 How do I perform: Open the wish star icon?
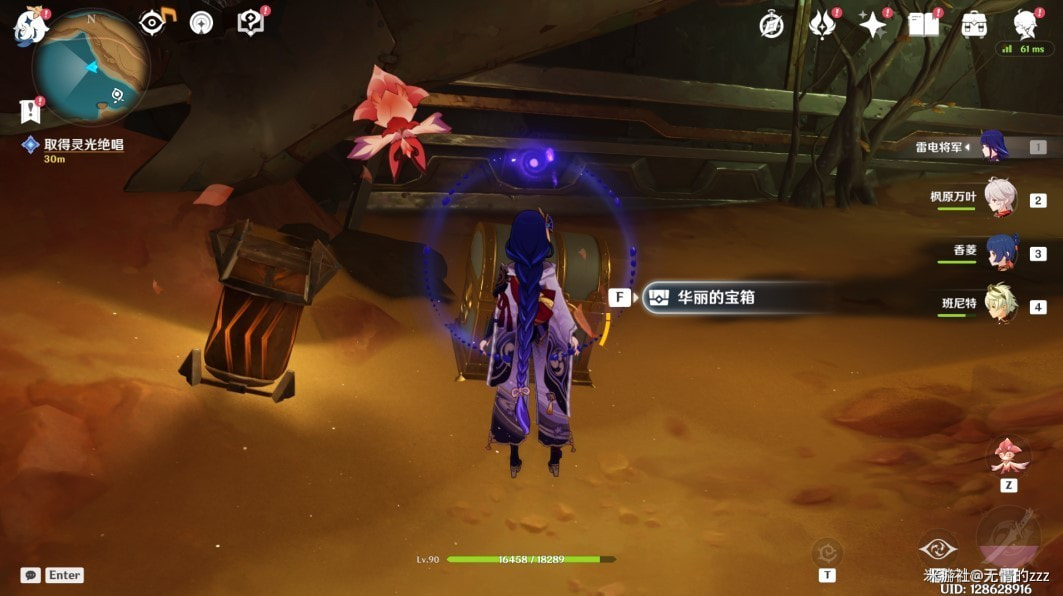point(872,25)
